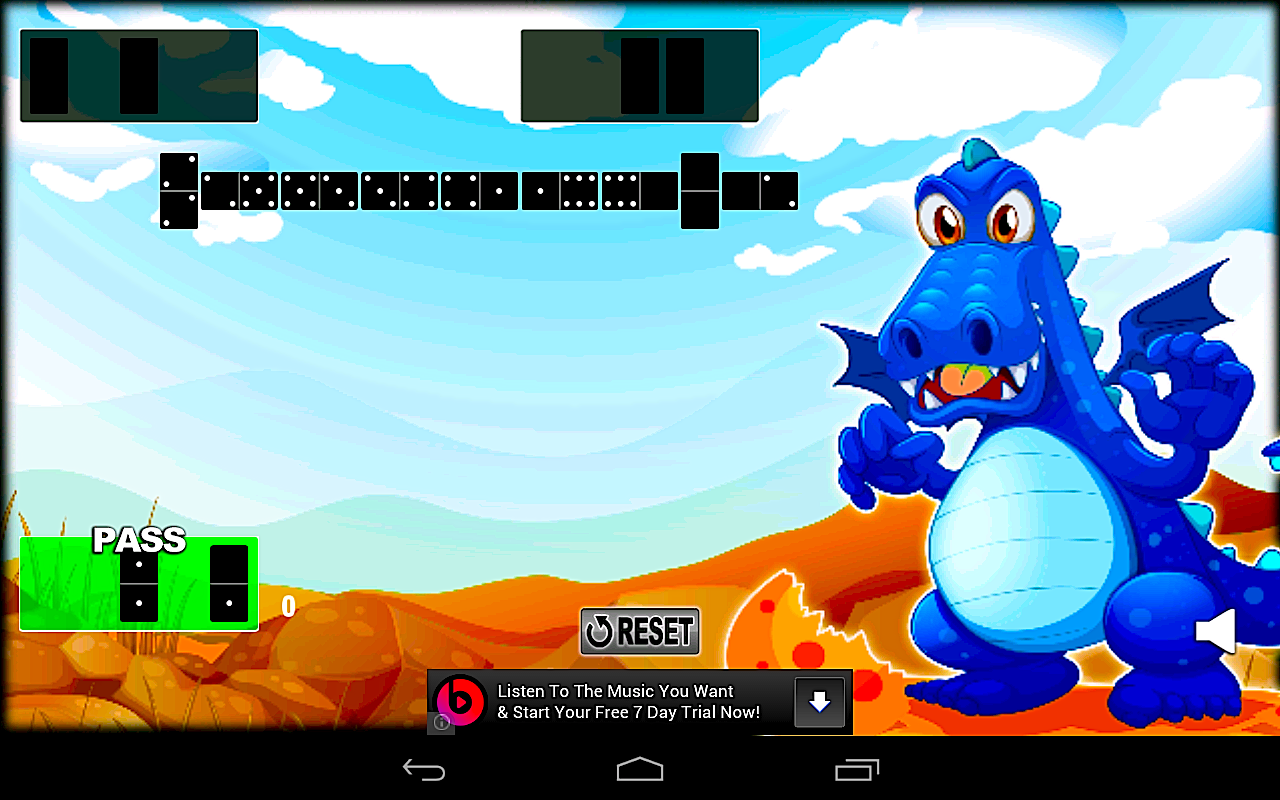This screenshot has height=800, width=1280.
Task: Tap the Android Home icon
Action: (639, 768)
